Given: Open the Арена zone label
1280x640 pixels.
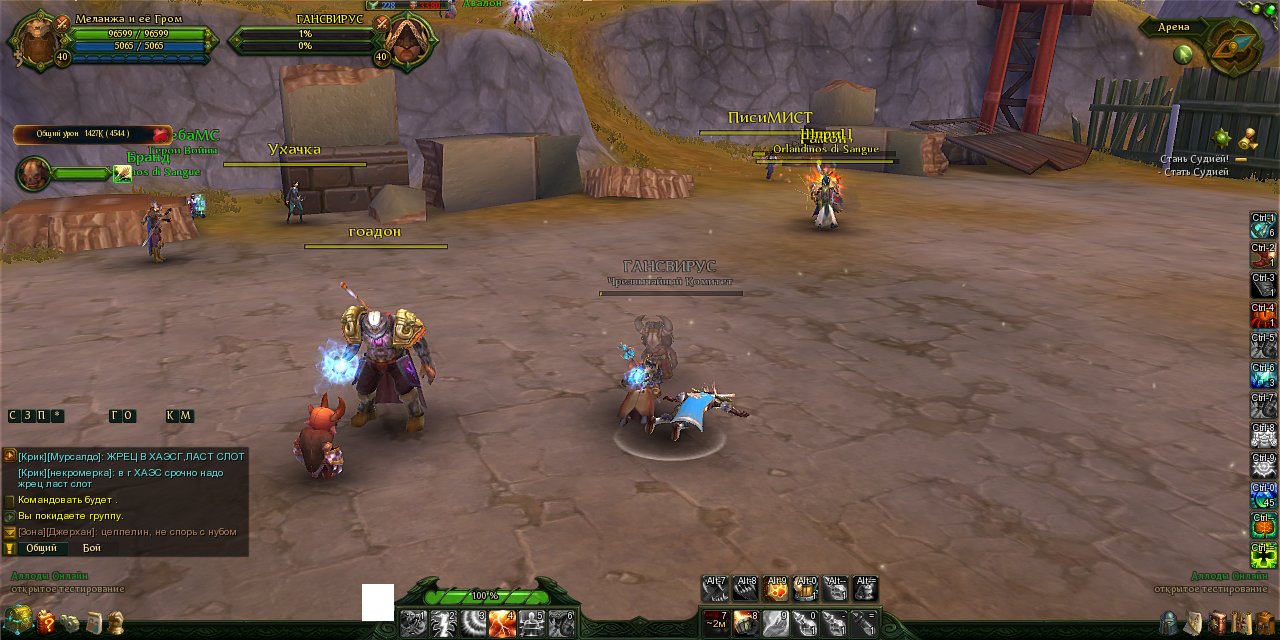Looking at the screenshot, I should pos(1173,27).
